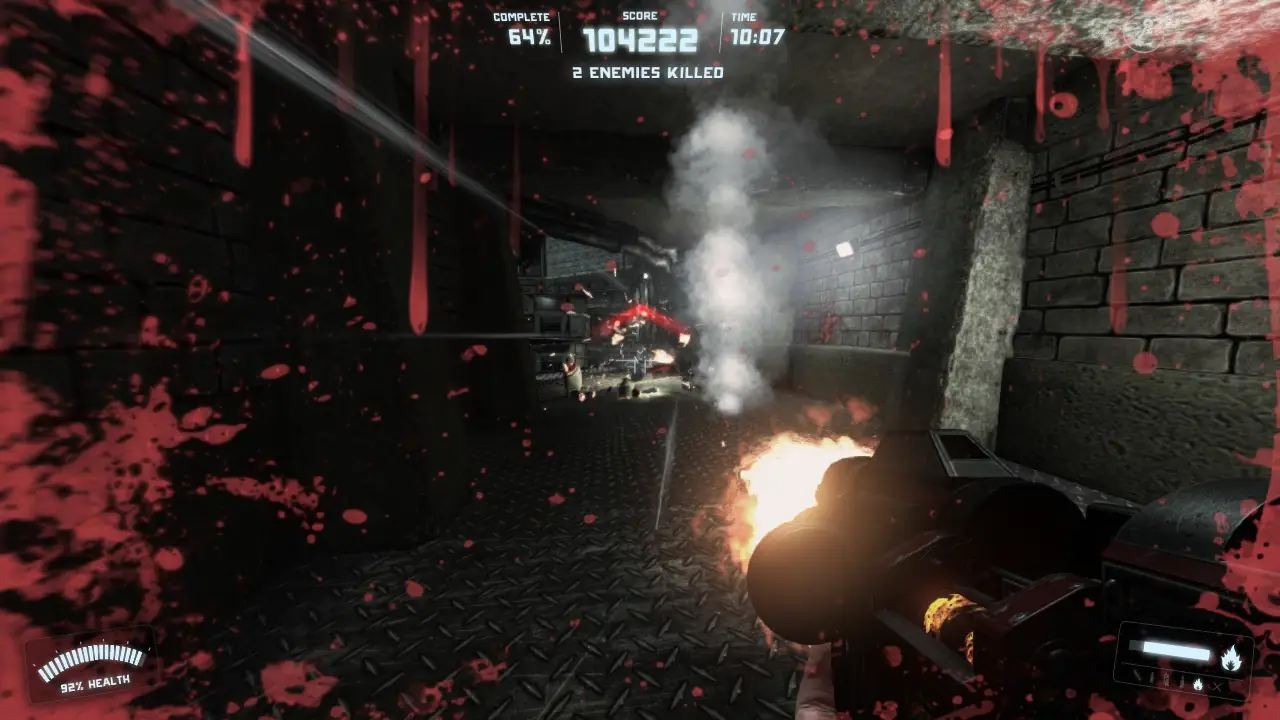Select the small flame weapon slot
This screenshot has width=1280, height=720.
tap(1199, 684)
